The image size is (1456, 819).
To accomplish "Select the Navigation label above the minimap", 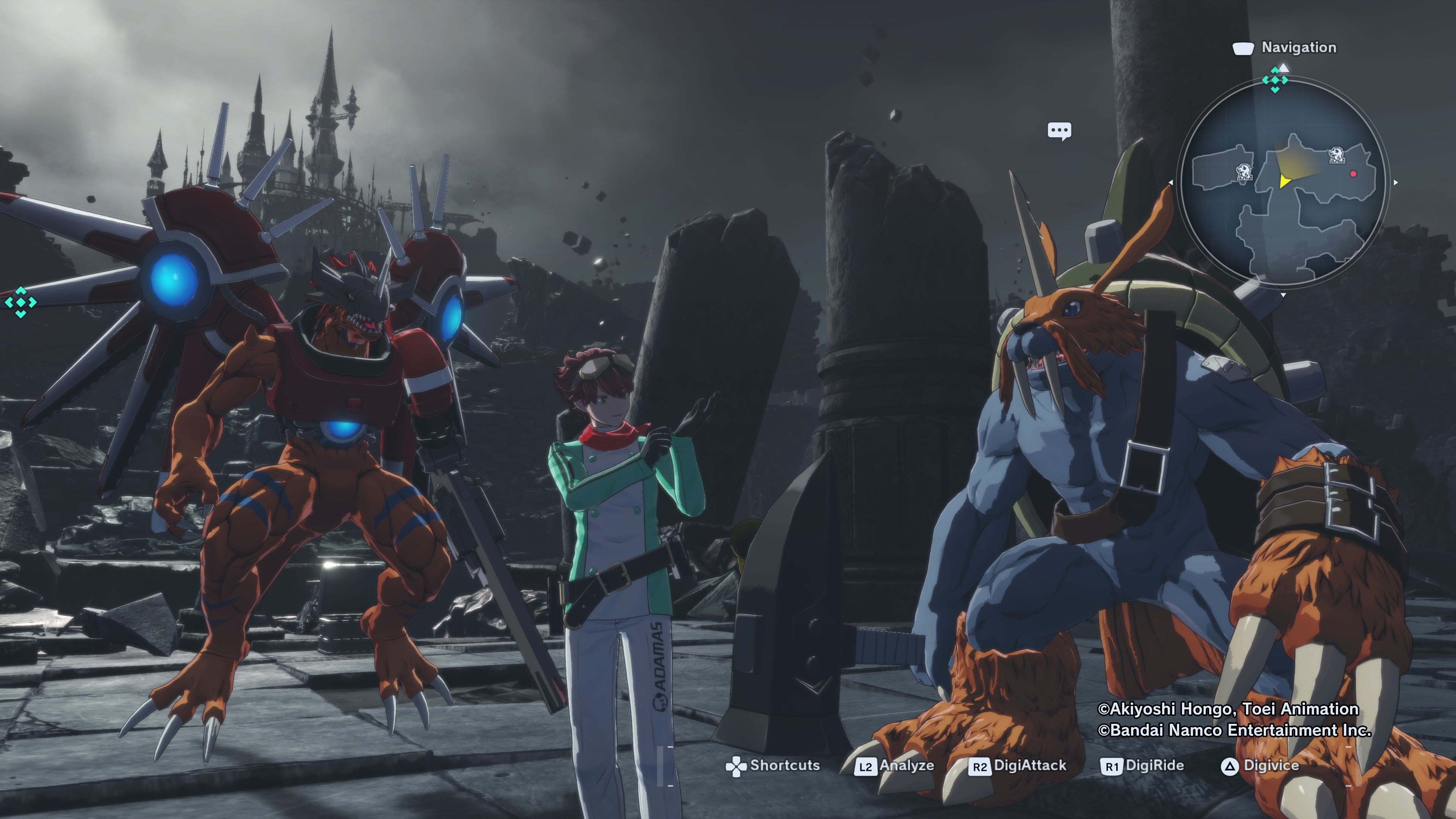I will click(1298, 47).
